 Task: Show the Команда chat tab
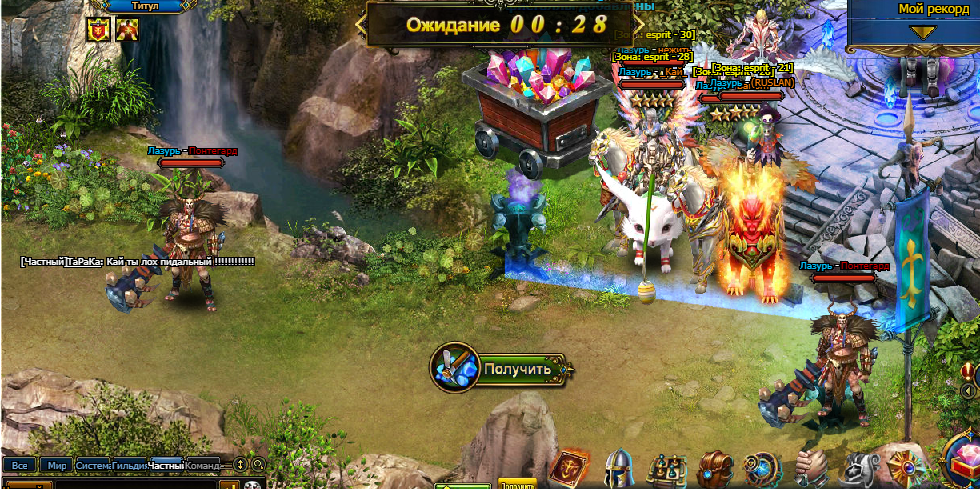point(202,465)
